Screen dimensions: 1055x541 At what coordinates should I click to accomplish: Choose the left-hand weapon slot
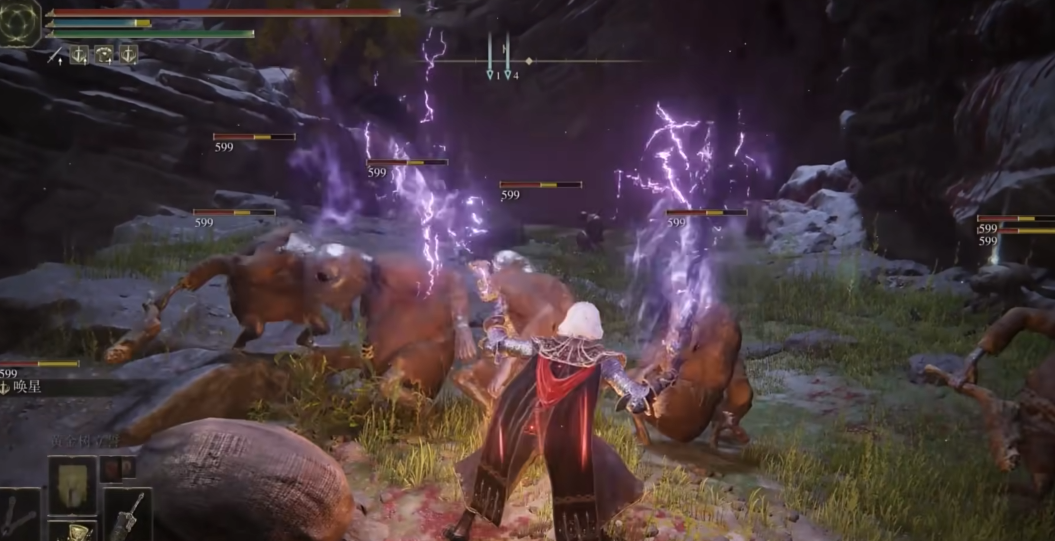pyautogui.click(x=19, y=515)
